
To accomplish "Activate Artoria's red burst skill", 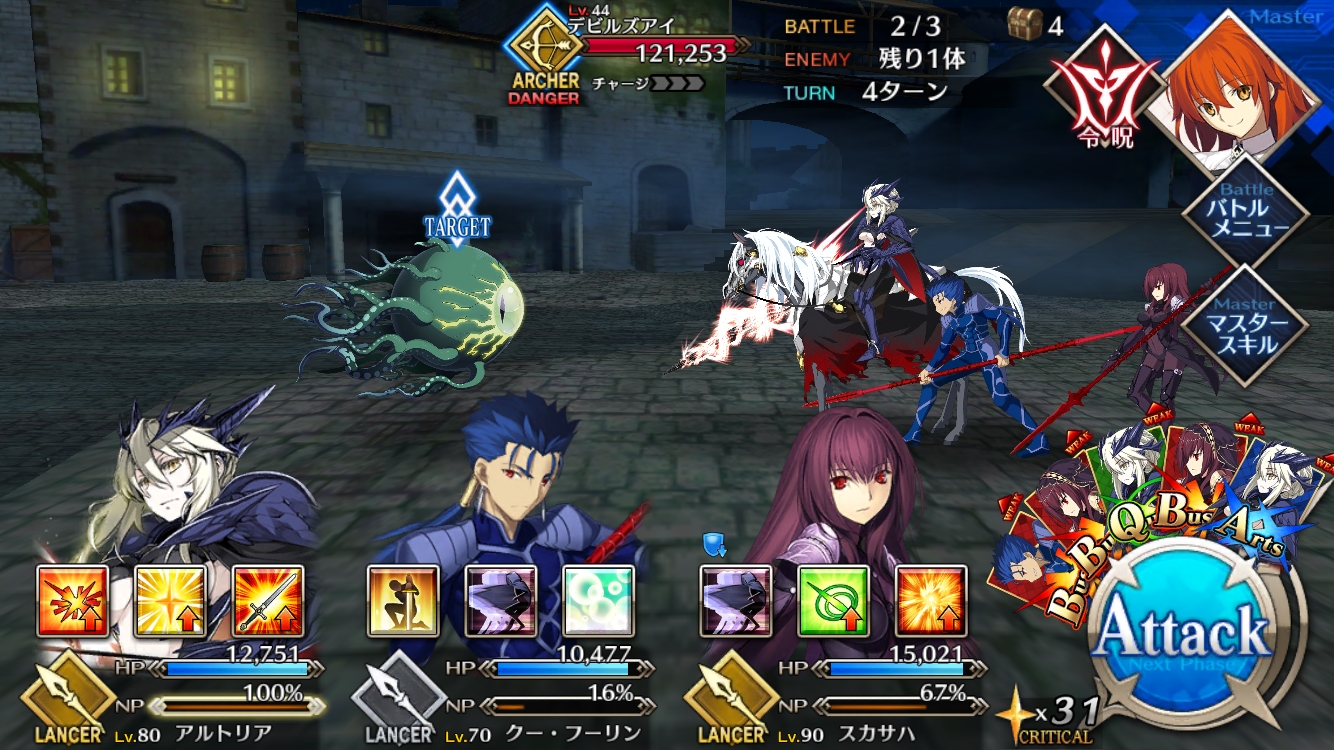I will click(x=73, y=602).
